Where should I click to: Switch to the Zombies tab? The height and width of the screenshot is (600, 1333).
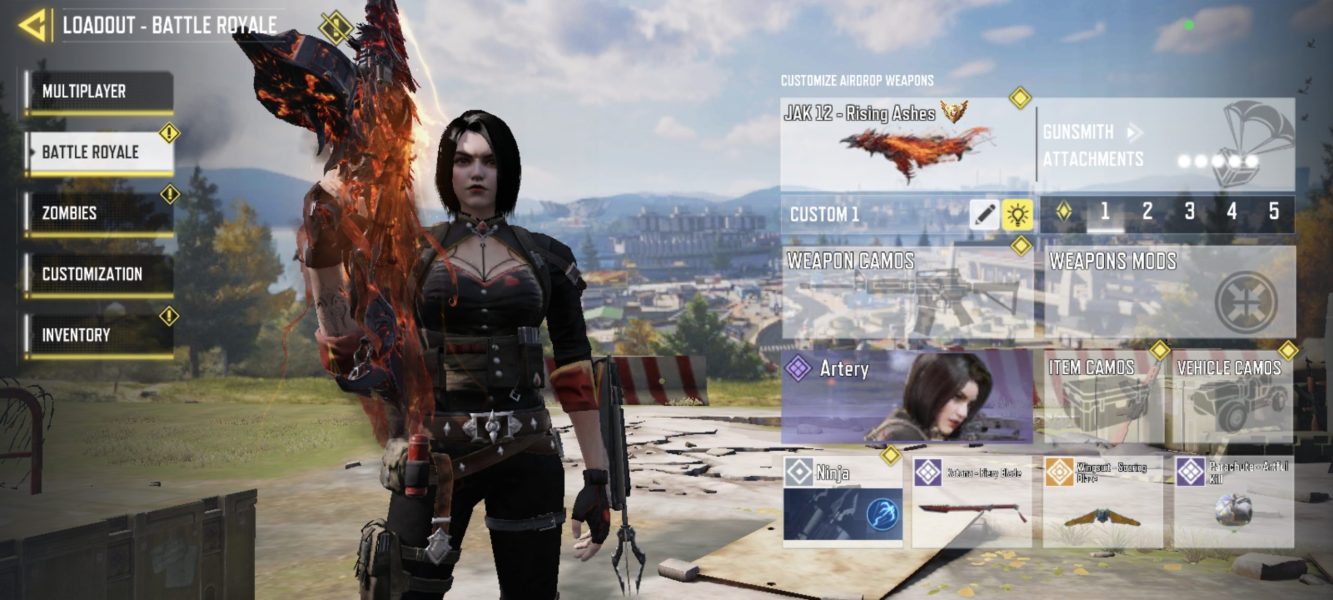(99, 214)
